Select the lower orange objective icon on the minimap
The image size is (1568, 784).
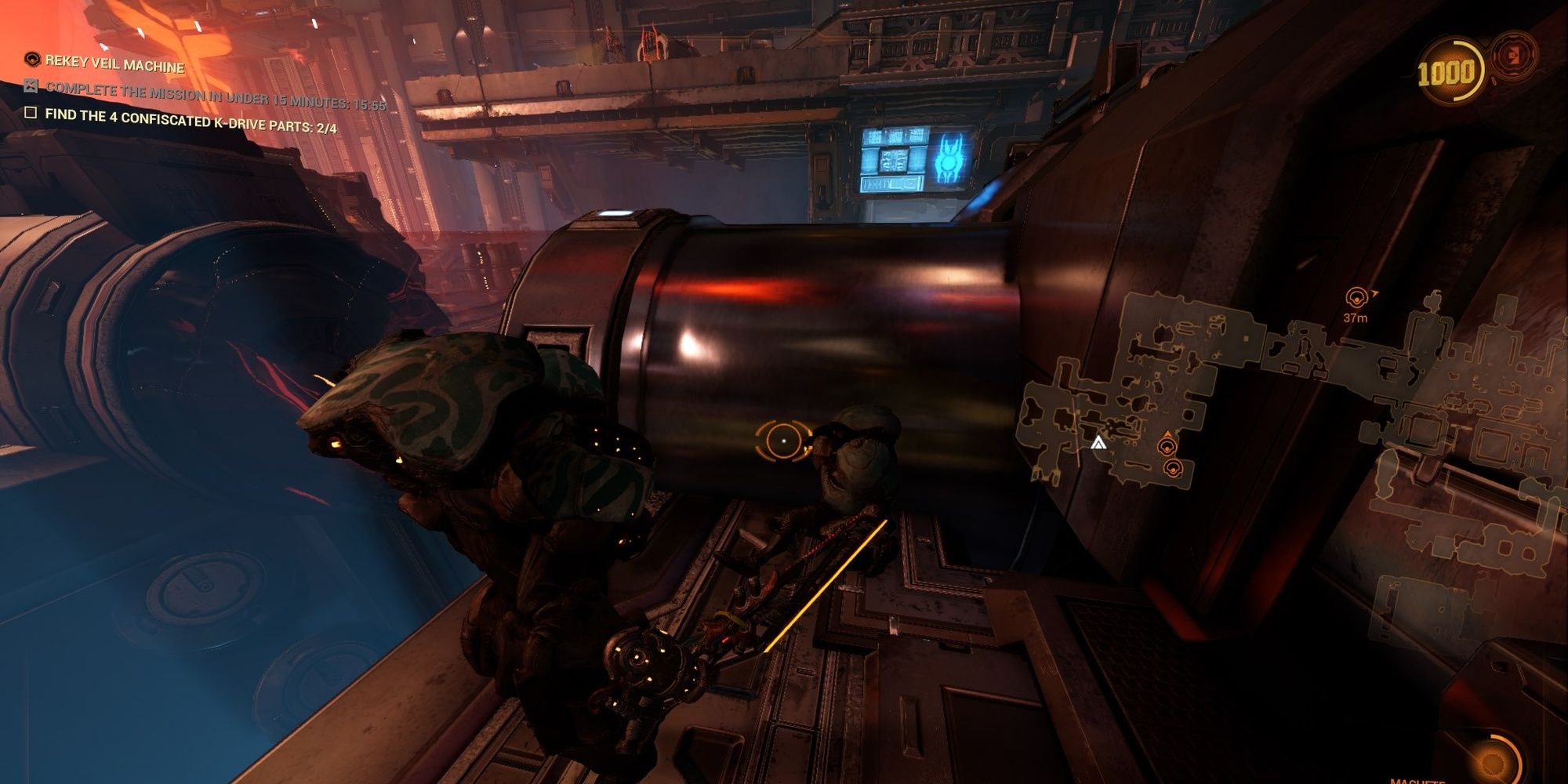click(x=1173, y=468)
